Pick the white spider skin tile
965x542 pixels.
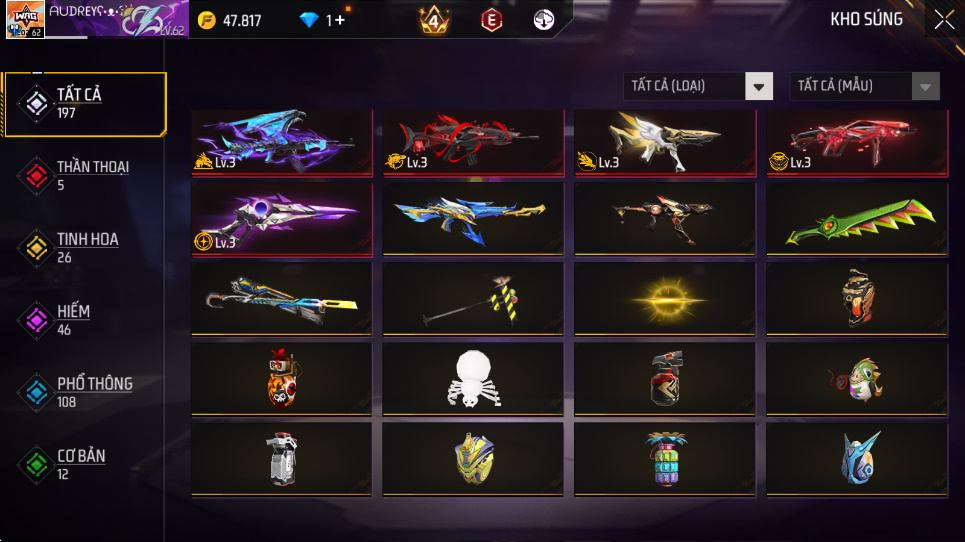(x=472, y=378)
